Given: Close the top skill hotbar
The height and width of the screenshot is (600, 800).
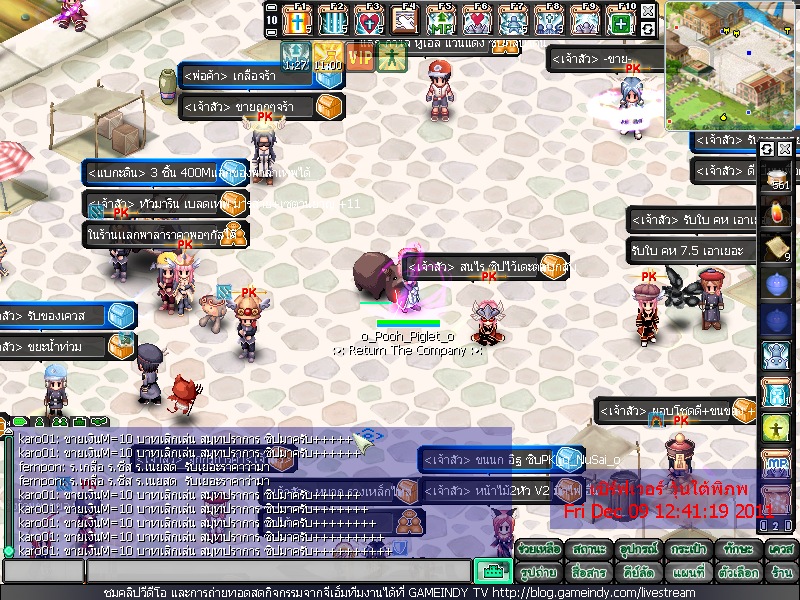Looking at the screenshot, I should [648, 11].
